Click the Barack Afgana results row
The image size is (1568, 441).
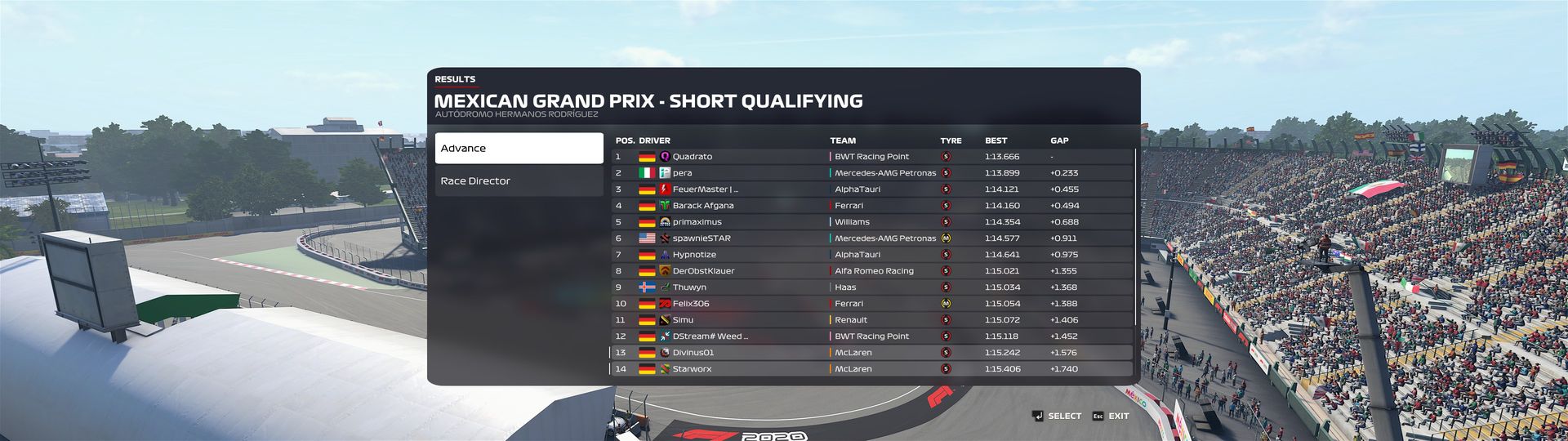click(x=871, y=206)
